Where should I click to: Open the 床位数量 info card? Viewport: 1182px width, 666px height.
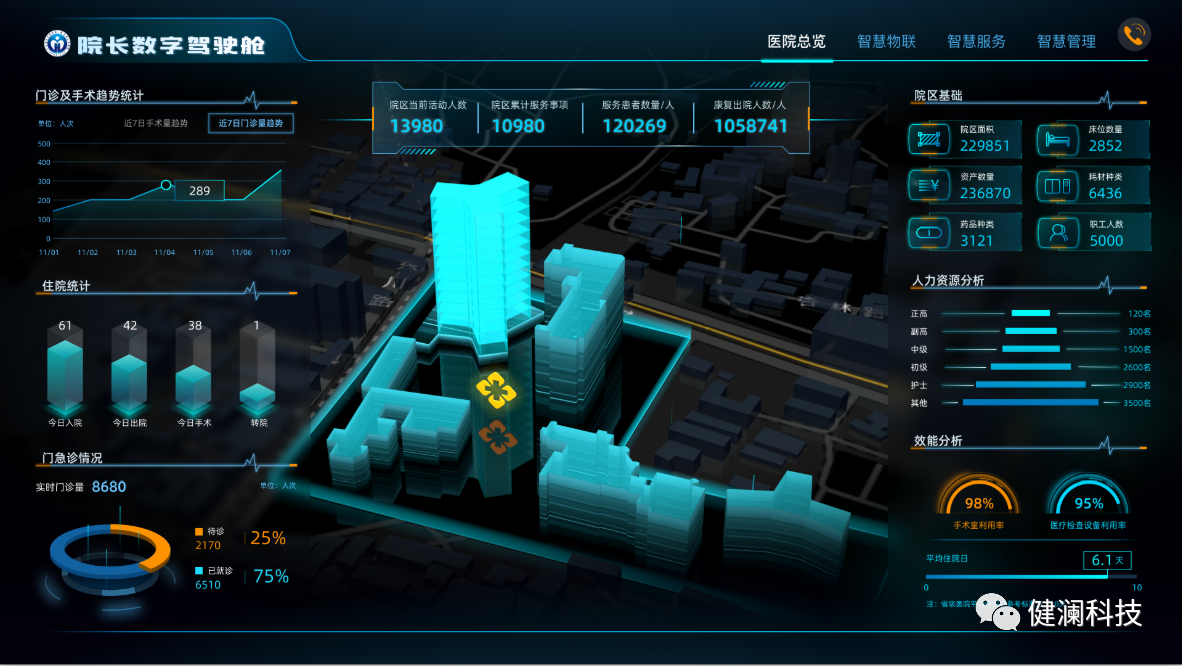1093,139
